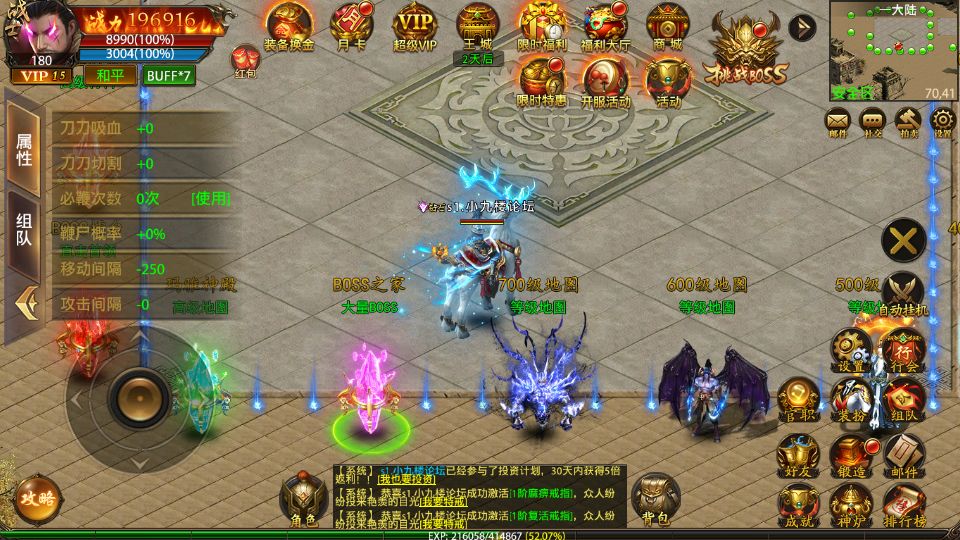Screen dimensions: 960x540
Task: Click the 使用 link beside 必鞭次数
Action: pyautogui.click(x=211, y=198)
